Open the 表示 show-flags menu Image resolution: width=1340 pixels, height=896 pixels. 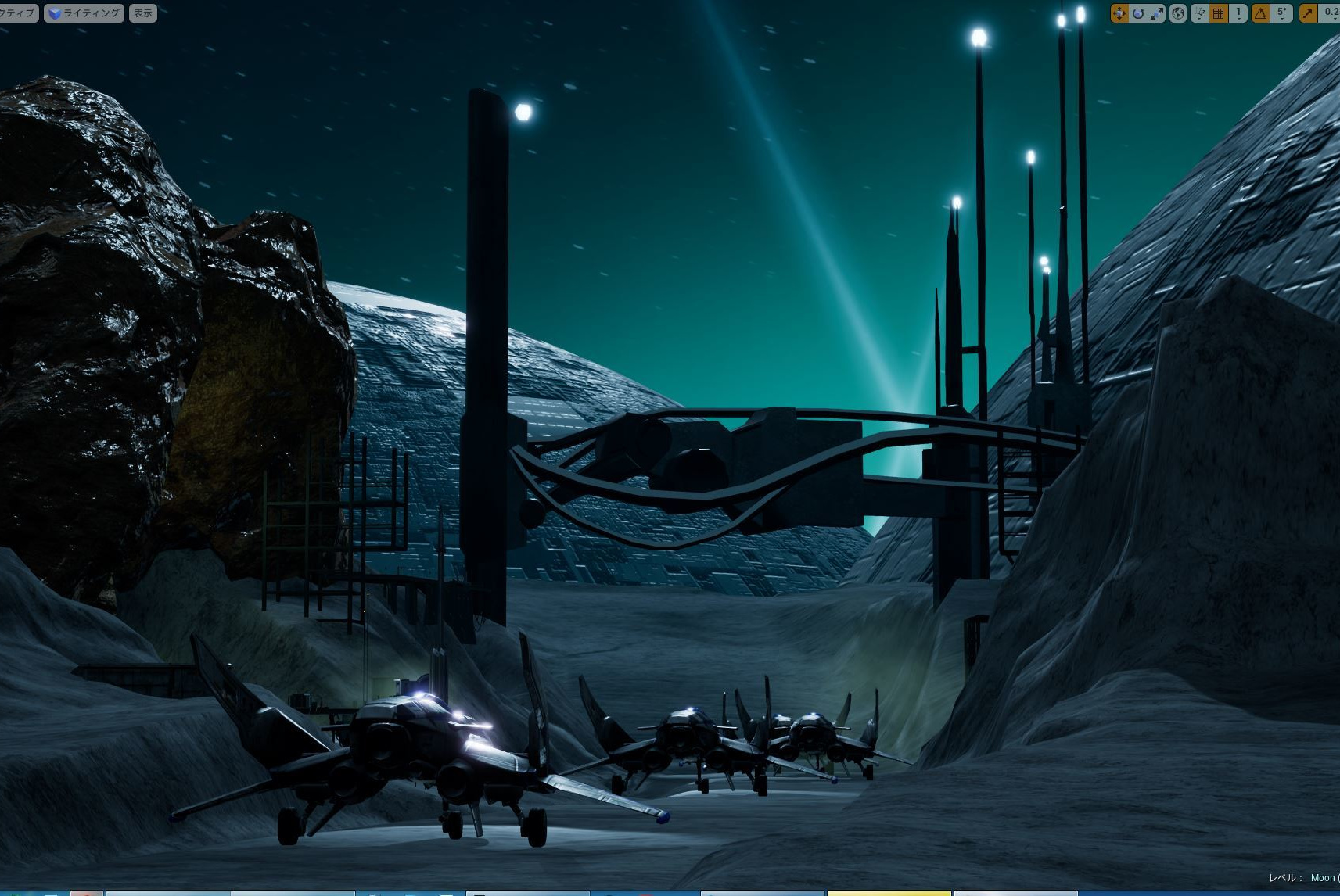coord(142,13)
